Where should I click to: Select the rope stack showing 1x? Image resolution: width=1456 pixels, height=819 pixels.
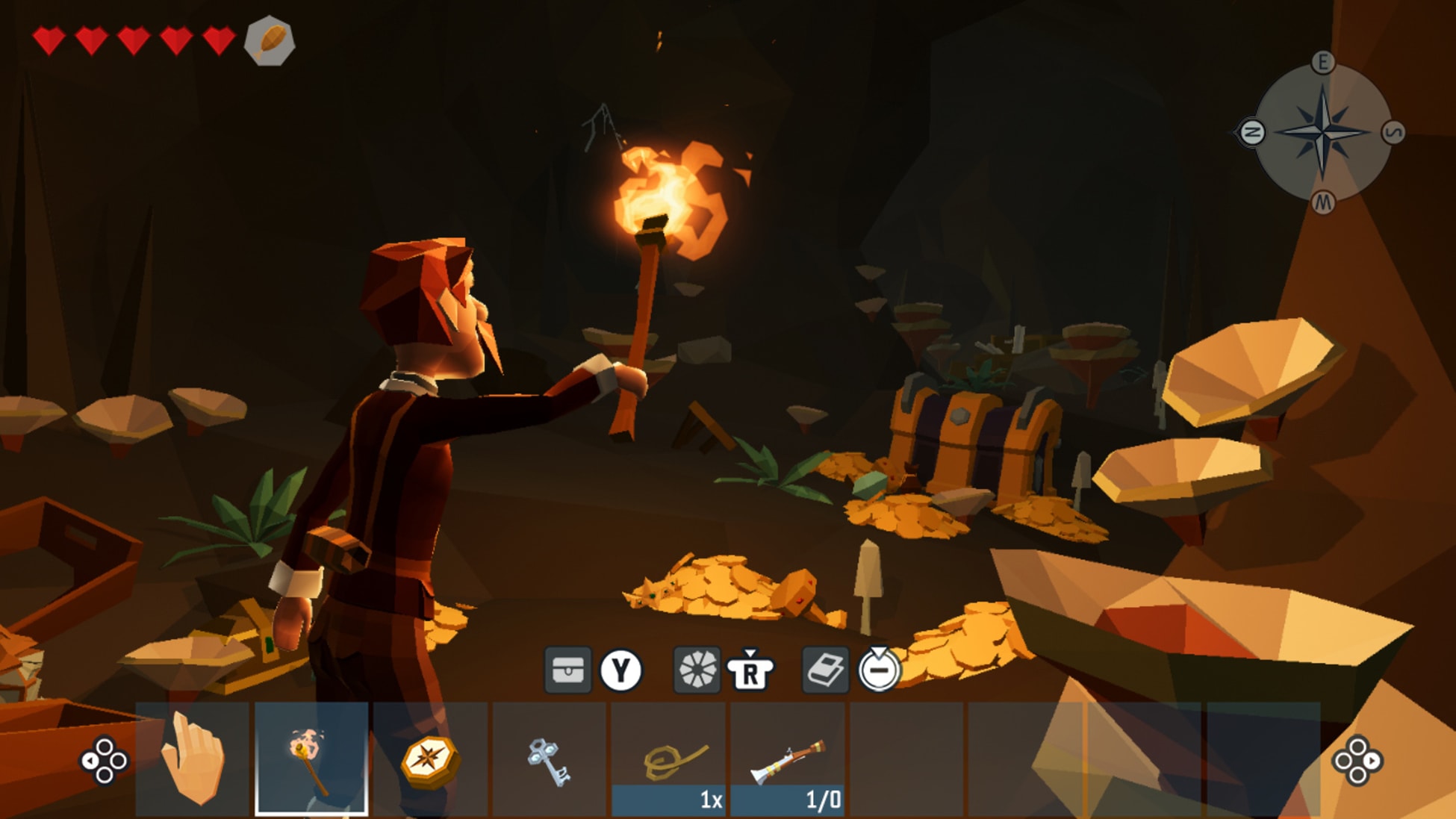pyautogui.click(x=670, y=754)
